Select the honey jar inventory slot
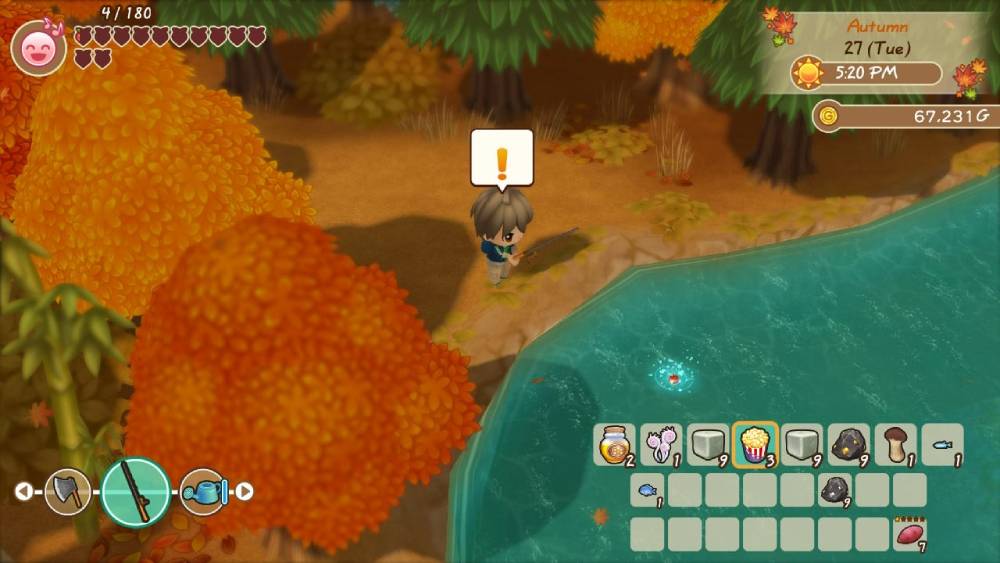The height and width of the screenshot is (563, 1000). tap(614, 445)
